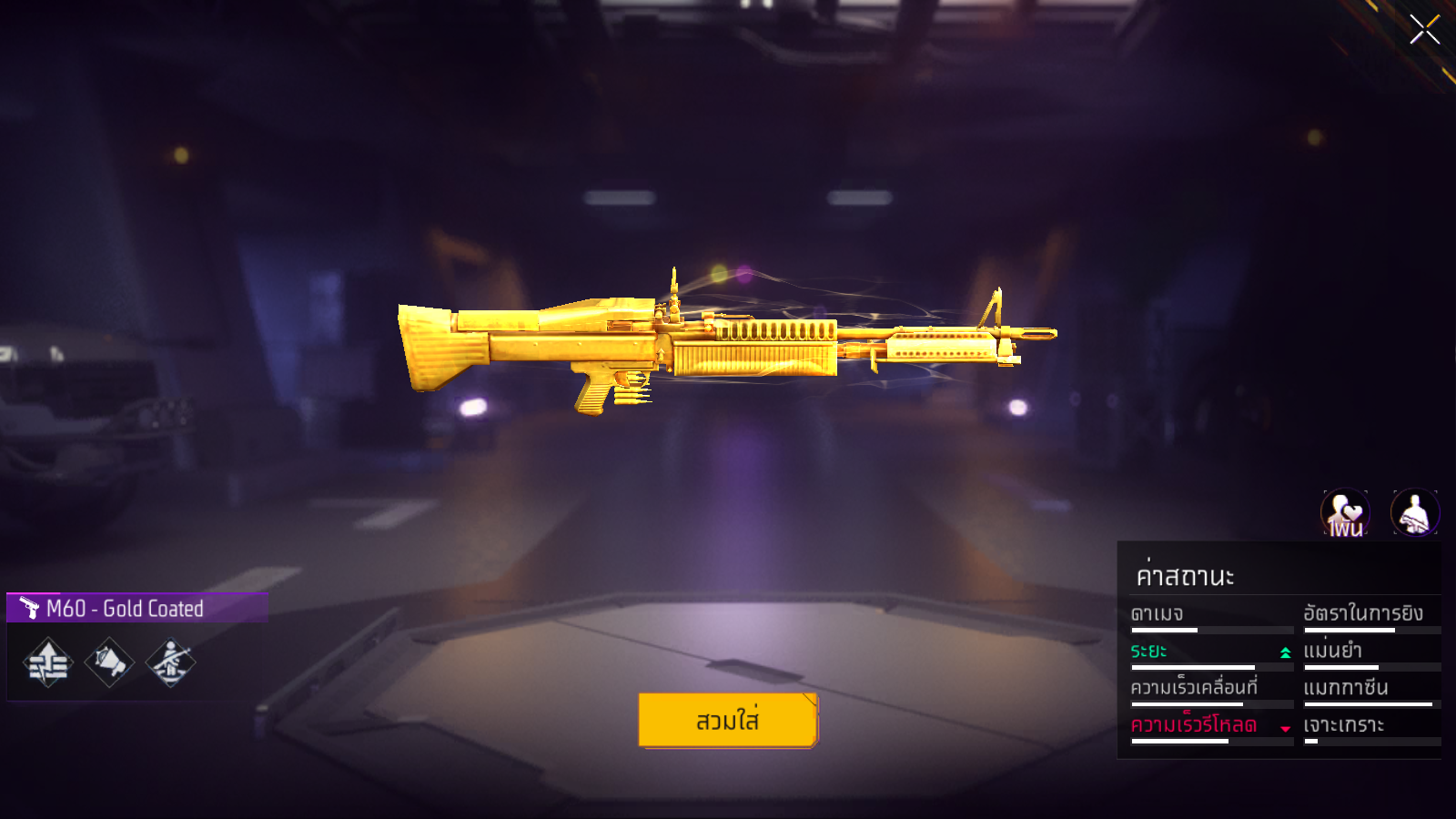The width and height of the screenshot is (1456, 819).
Task: Close the weapon preview screen
Action: click(x=1424, y=29)
